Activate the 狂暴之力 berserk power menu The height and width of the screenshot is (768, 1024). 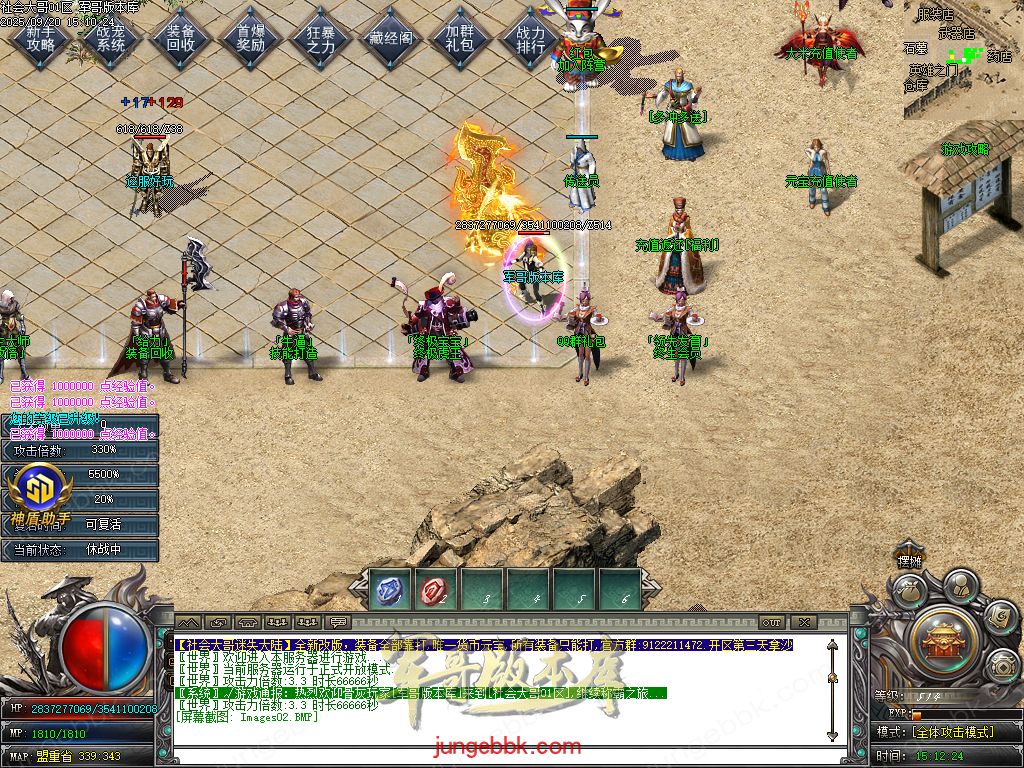click(x=320, y=38)
